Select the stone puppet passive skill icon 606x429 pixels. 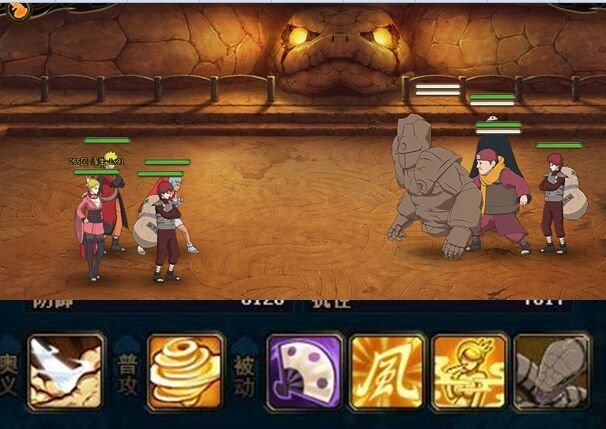(x=551, y=371)
